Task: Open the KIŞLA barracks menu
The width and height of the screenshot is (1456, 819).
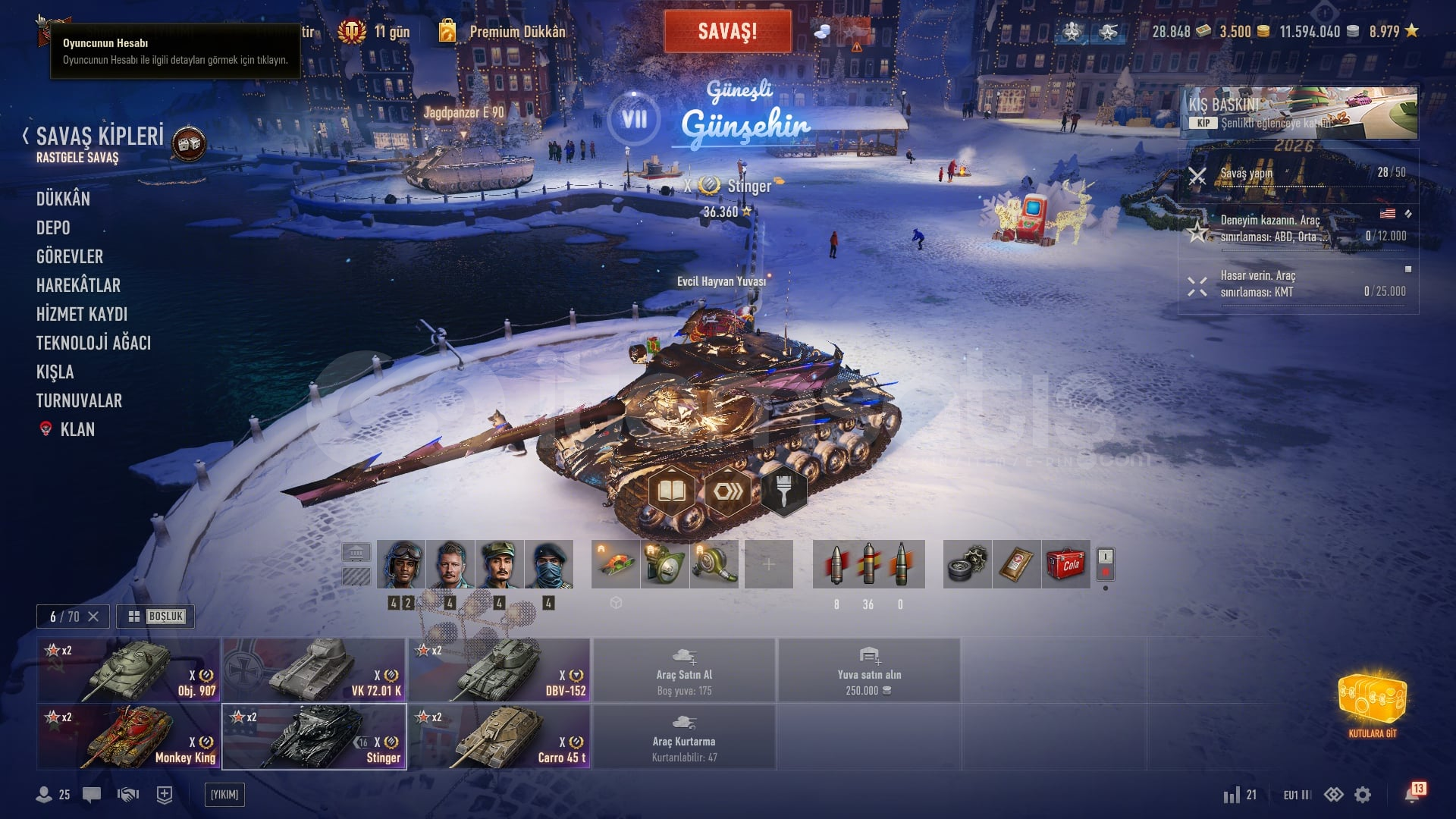Action: pyautogui.click(x=55, y=372)
